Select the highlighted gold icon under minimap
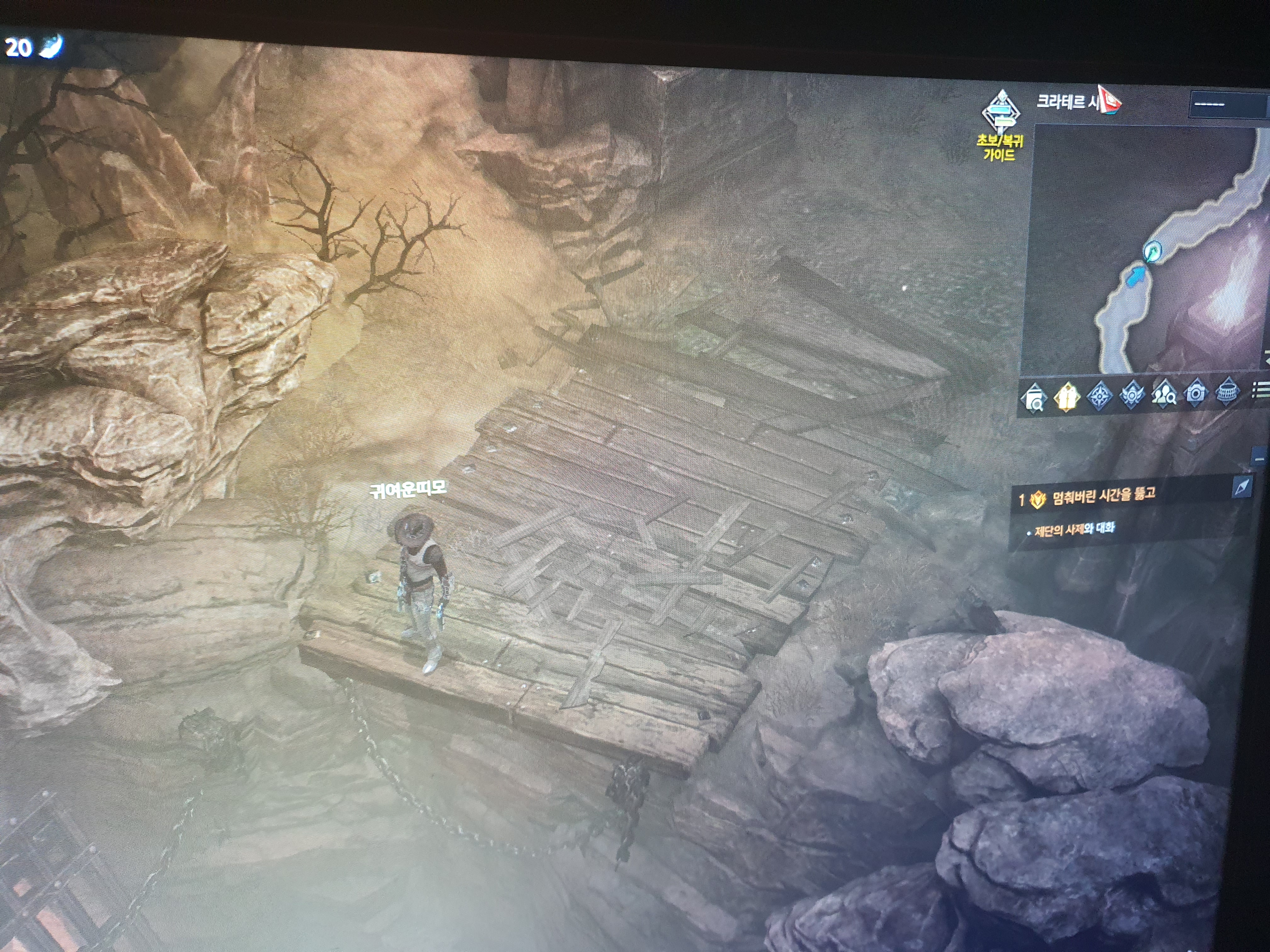This screenshot has width=1270, height=952. click(1067, 396)
